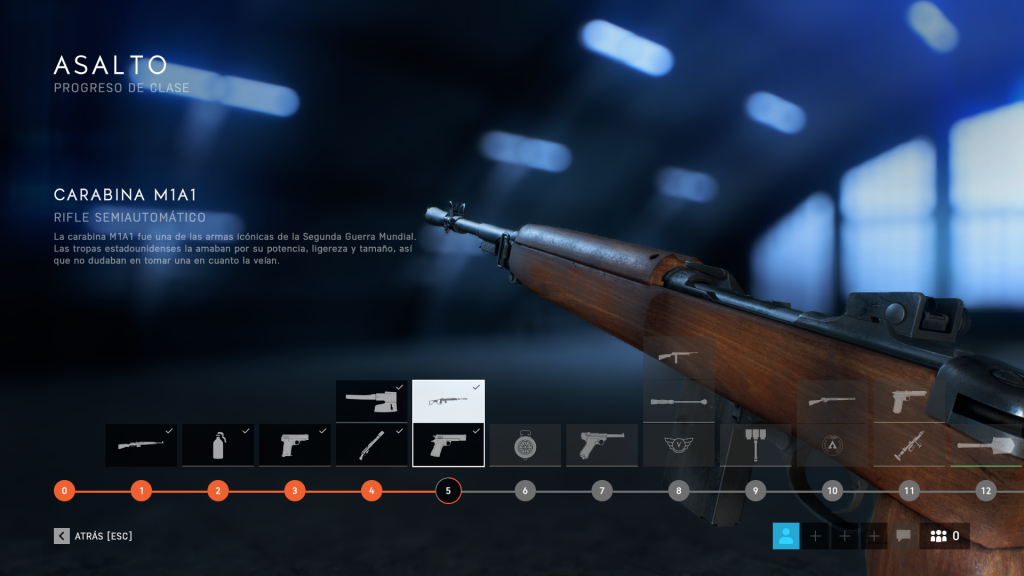Select the winged emblem reward tile

[679, 445]
